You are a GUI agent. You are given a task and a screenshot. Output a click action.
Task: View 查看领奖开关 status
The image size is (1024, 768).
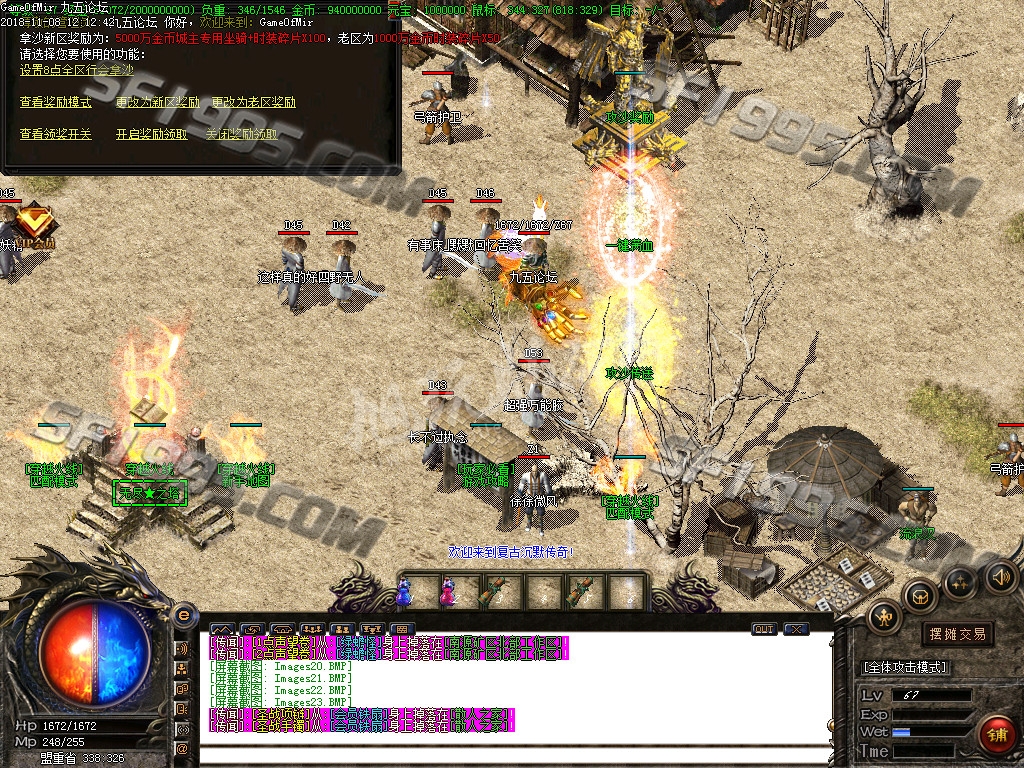click(x=55, y=133)
